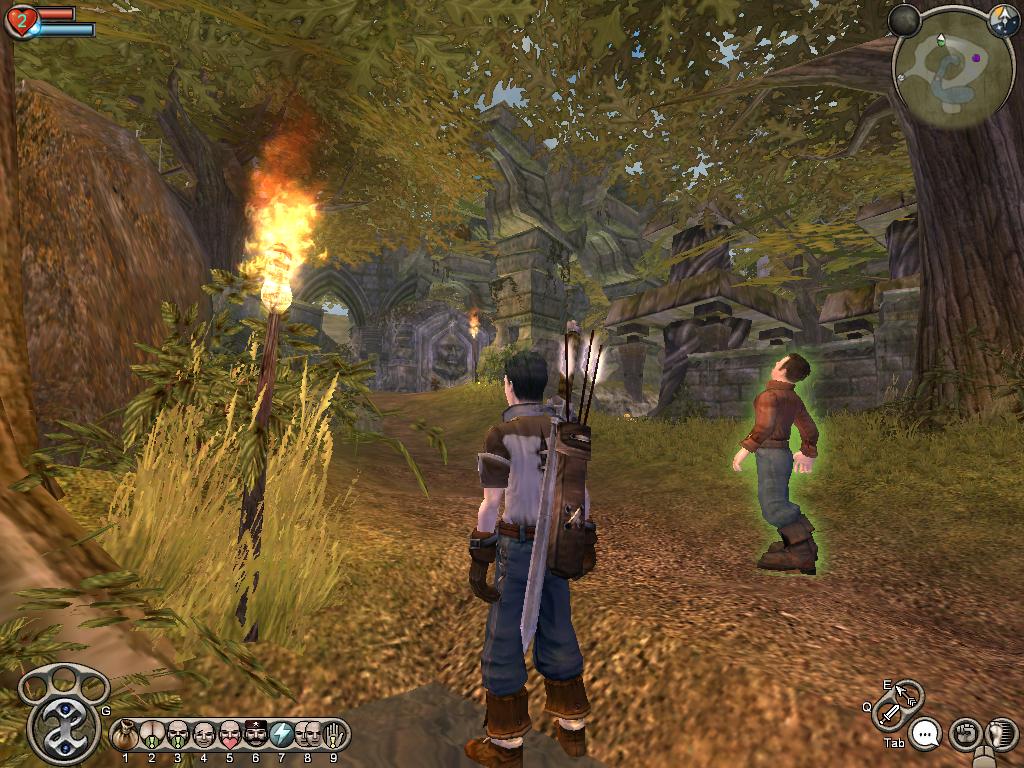The width and height of the screenshot is (1024, 768).
Task: Click the day-night compass dial
Action: point(1003,18)
